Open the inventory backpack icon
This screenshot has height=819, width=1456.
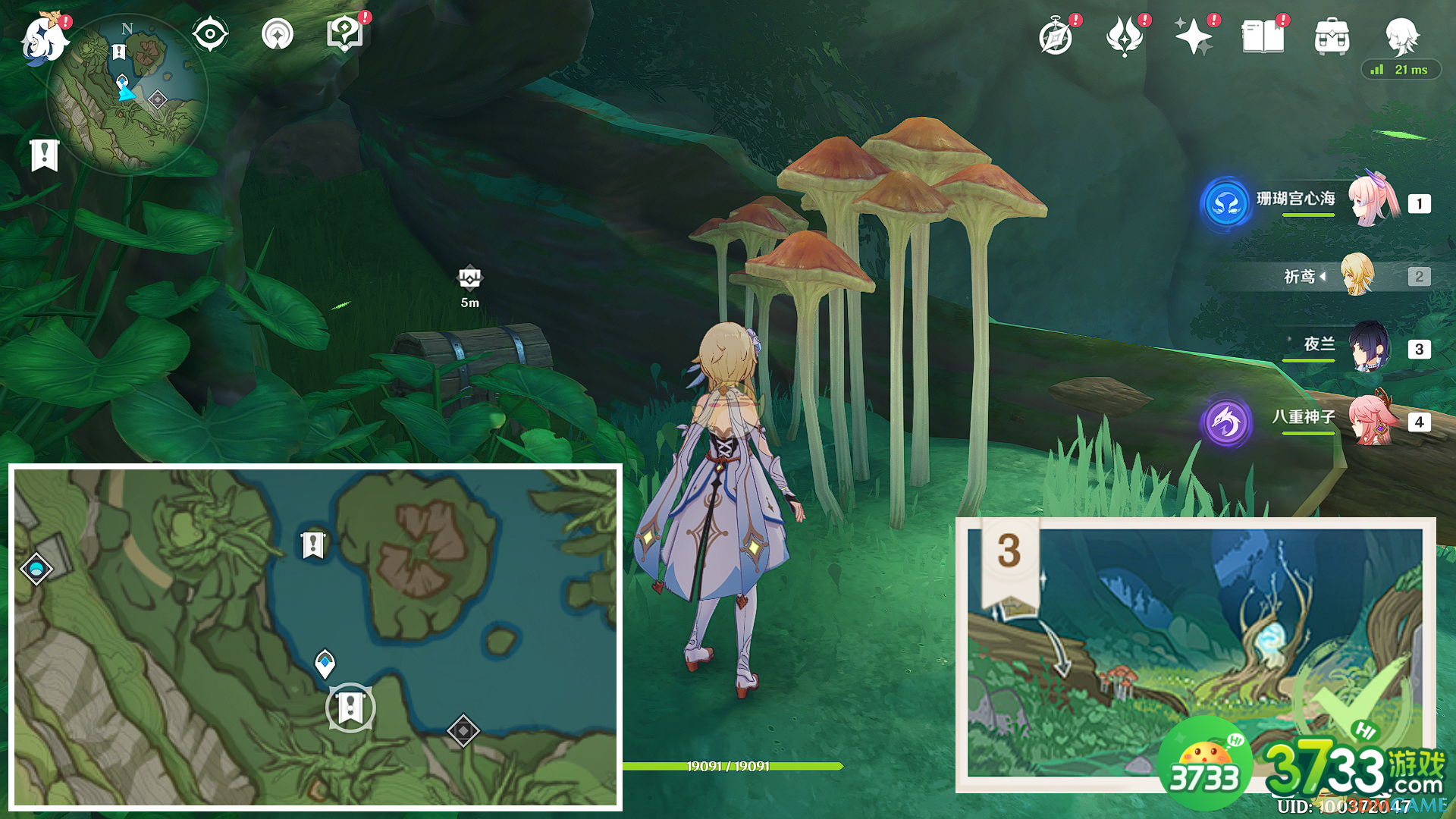pos(1332,36)
